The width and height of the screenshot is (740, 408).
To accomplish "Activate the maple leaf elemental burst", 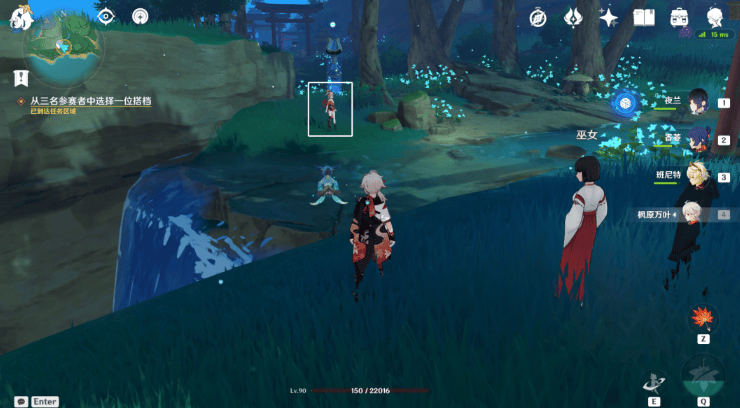I will click(704, 378).
